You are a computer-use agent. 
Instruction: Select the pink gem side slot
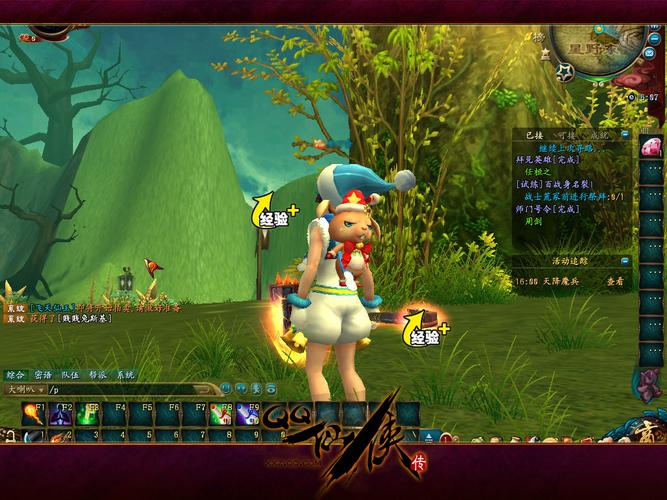(x=650, y=146)
